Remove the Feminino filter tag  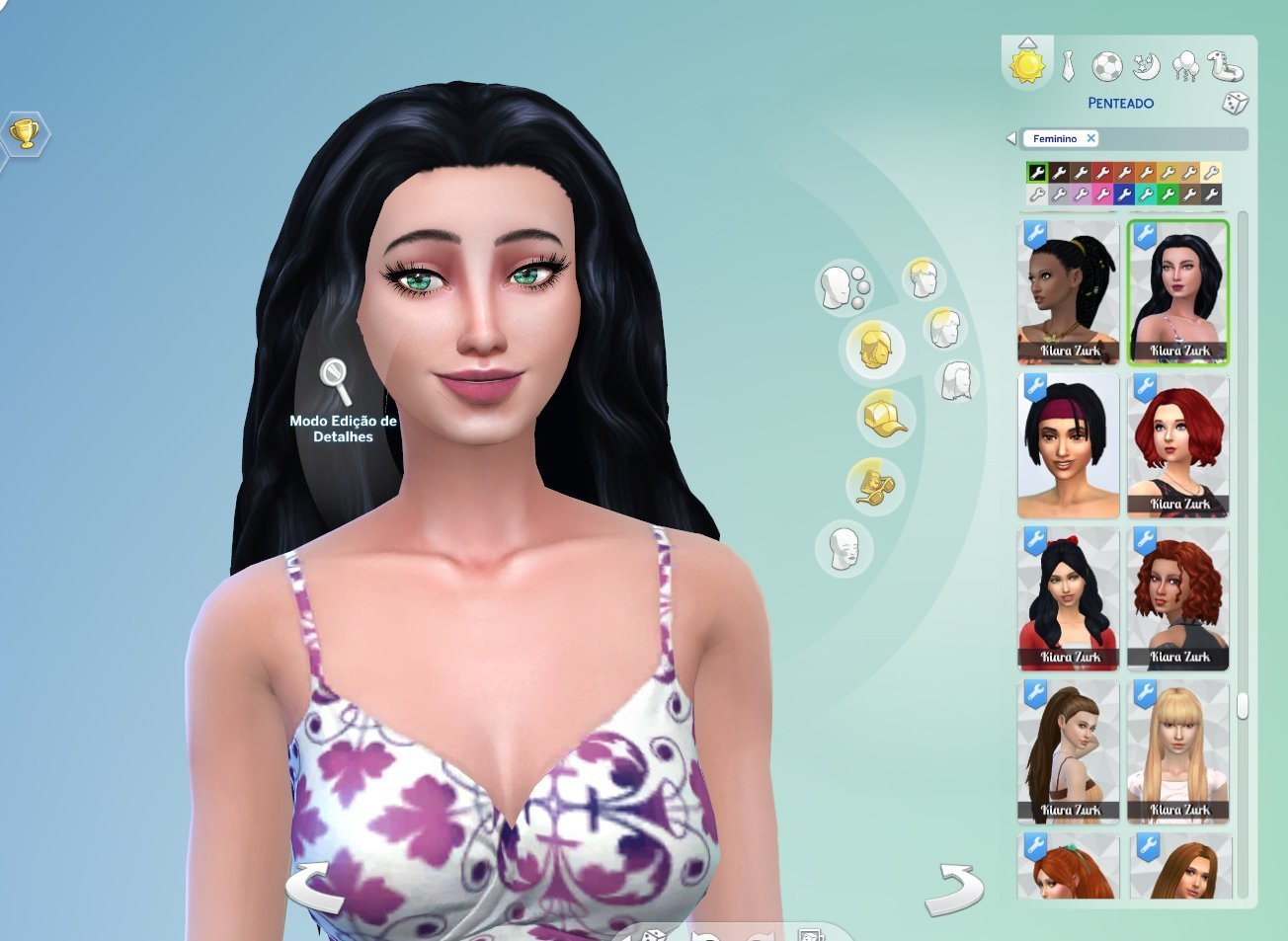click(x=1090, y=138)
